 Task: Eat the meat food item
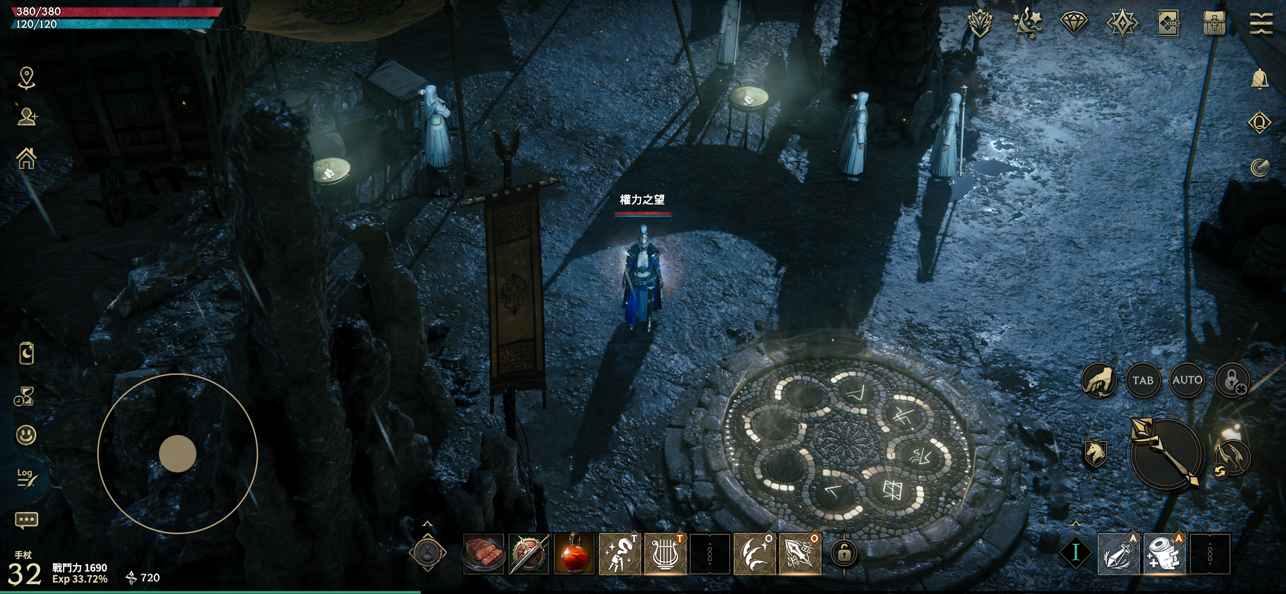485,554
